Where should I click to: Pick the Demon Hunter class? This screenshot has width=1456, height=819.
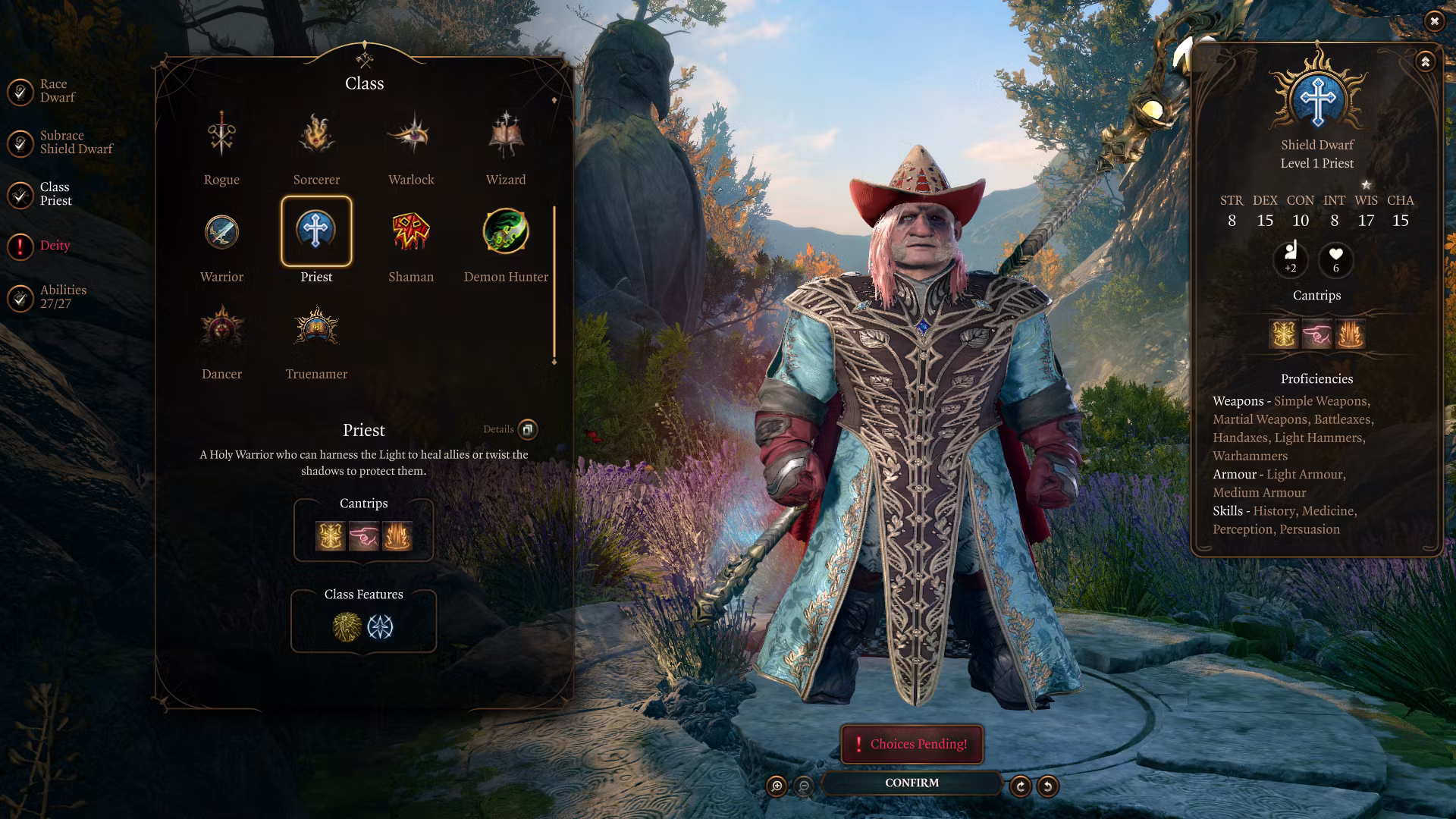tap(506, 232)
